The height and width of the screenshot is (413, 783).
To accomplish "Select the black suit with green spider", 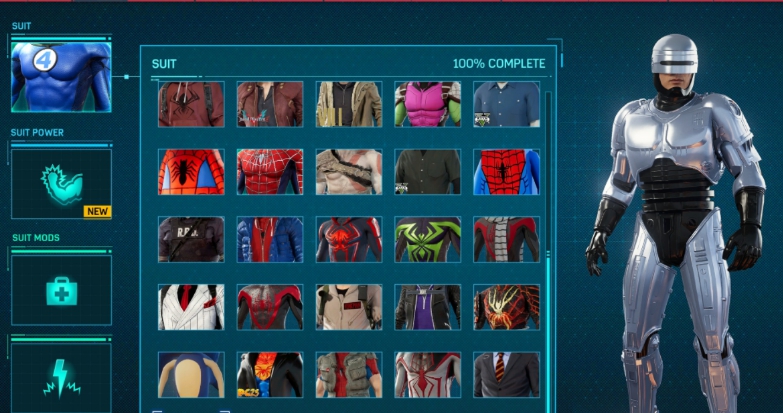I will click(x=427, y=240).
